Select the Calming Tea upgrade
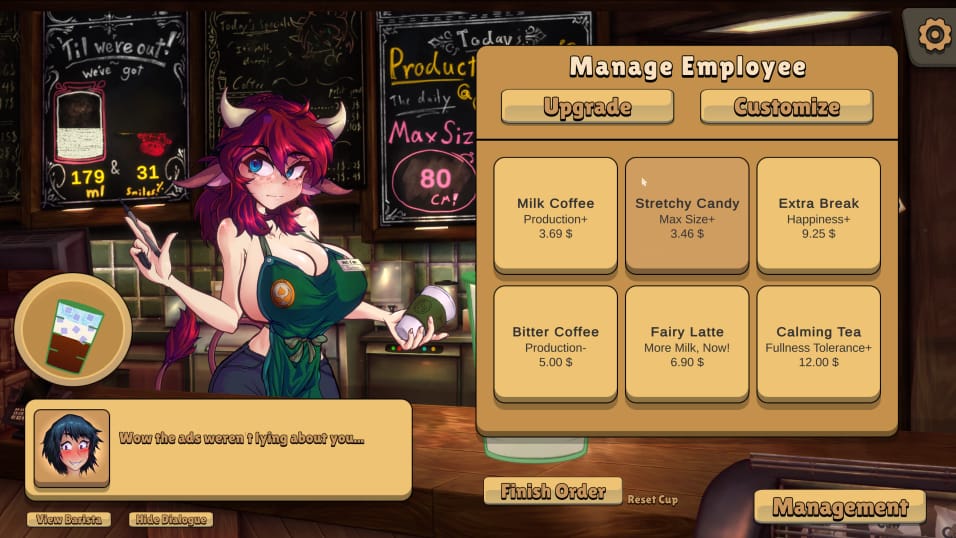 (818, 345)
